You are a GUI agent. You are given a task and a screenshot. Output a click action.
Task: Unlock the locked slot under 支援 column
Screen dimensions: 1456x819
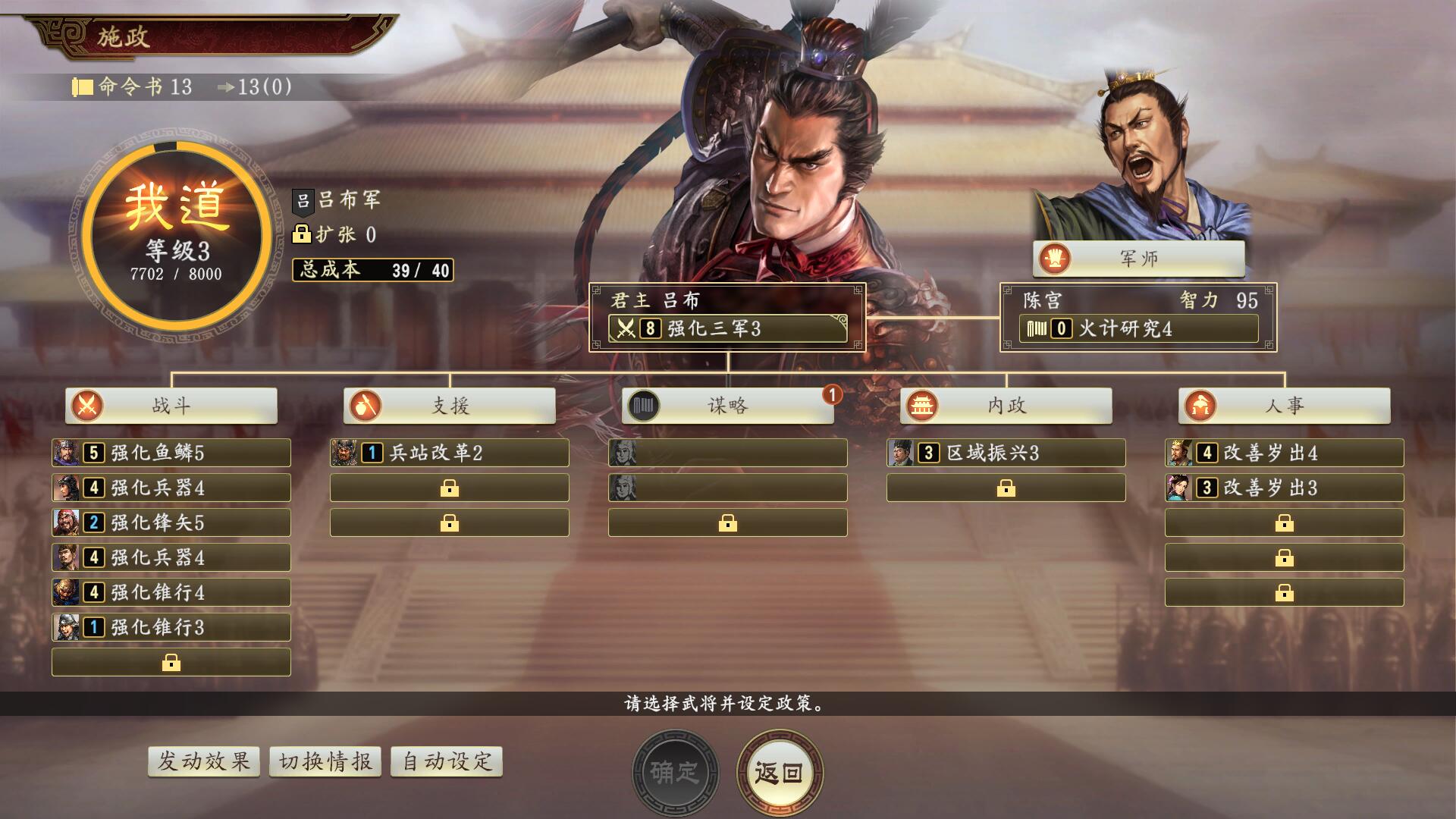point(449,488)
